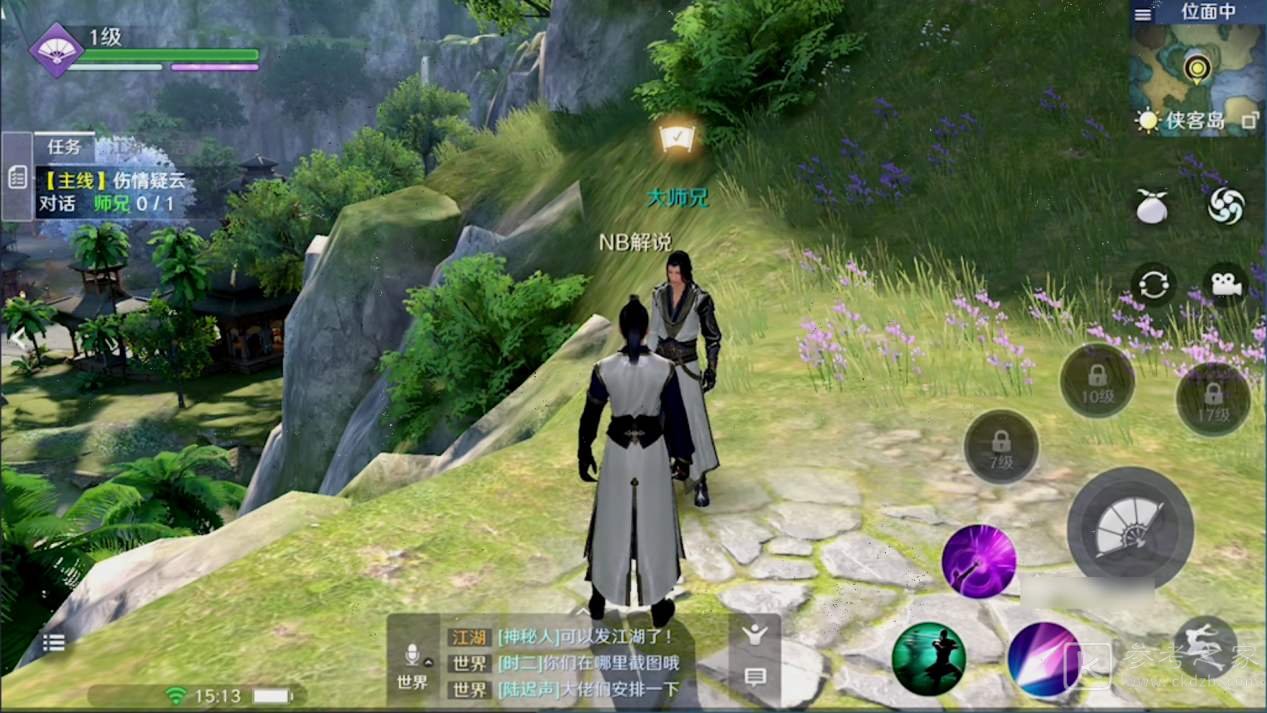The height and width of the screenshot is (713, 1267).
Task: Tap the jump dodge figure button
Action: pyautogui.click(x=1204, y=647)
